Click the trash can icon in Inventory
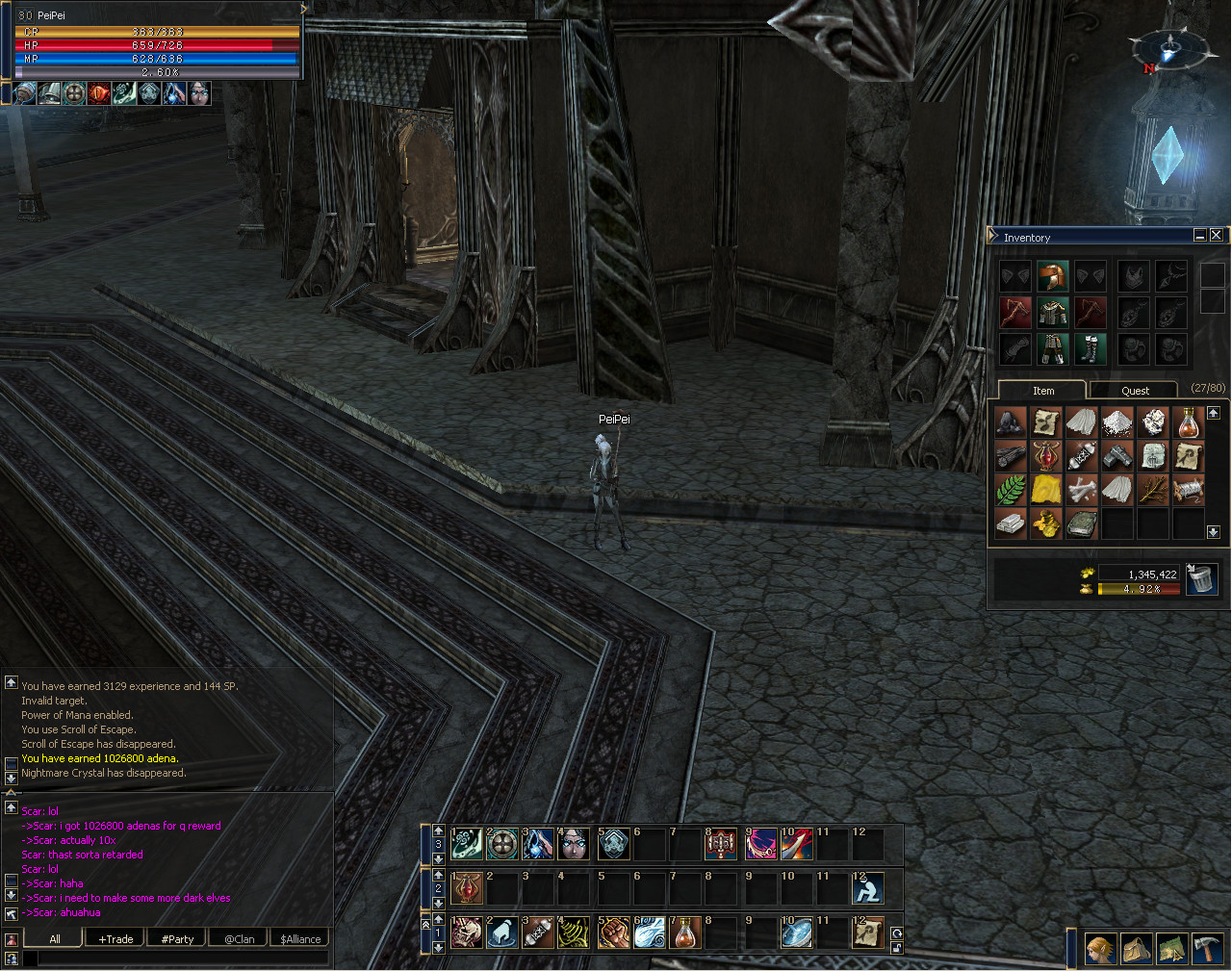Screen dimensions: 1232x971 point(1201,579)
